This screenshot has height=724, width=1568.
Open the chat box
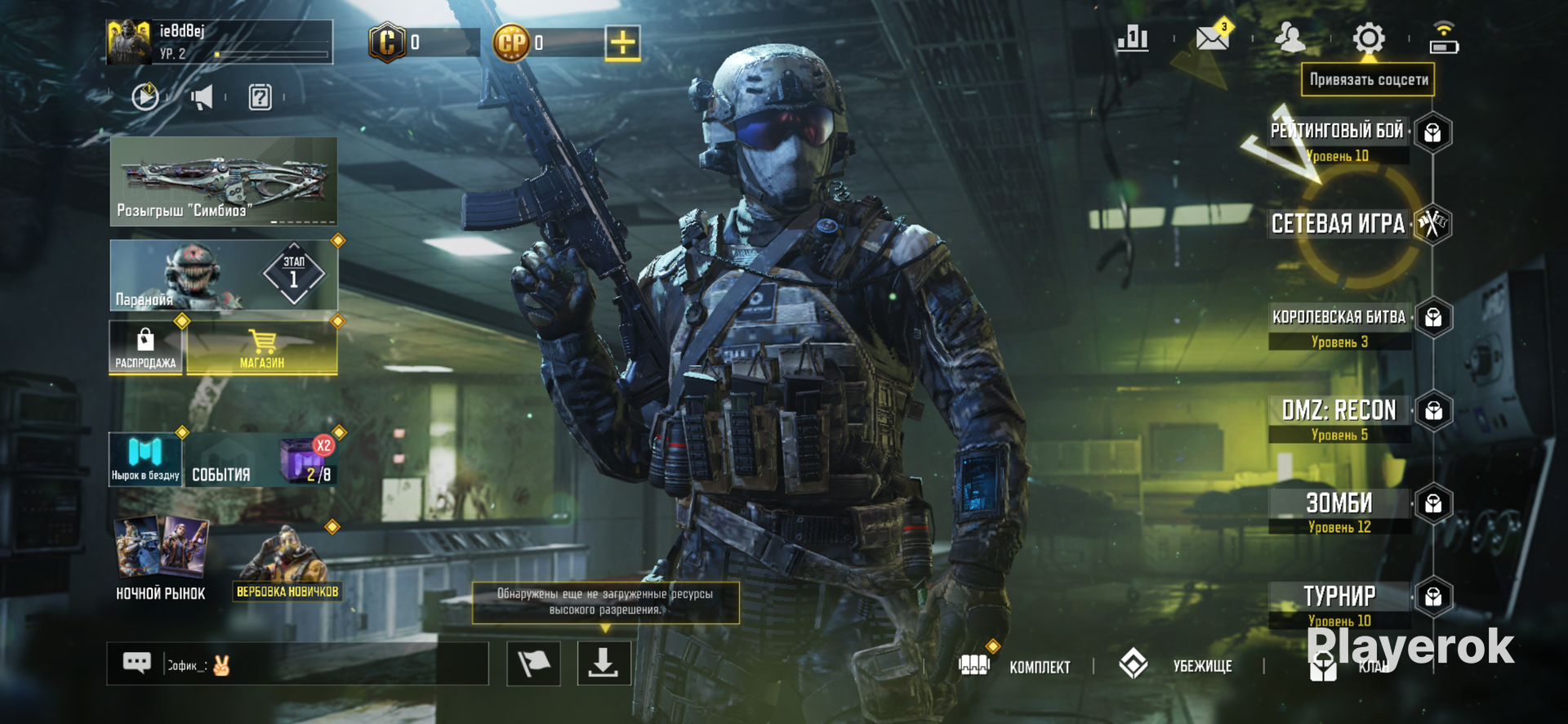[297, 664]
